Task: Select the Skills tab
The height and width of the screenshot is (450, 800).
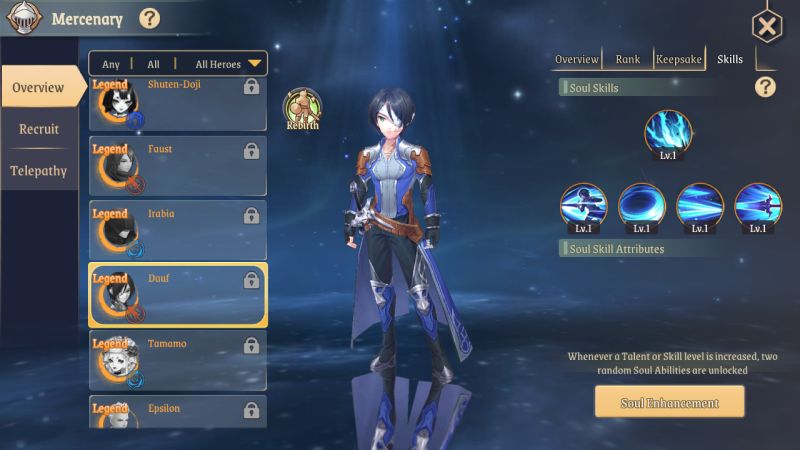Action: (x=730, y=59)
